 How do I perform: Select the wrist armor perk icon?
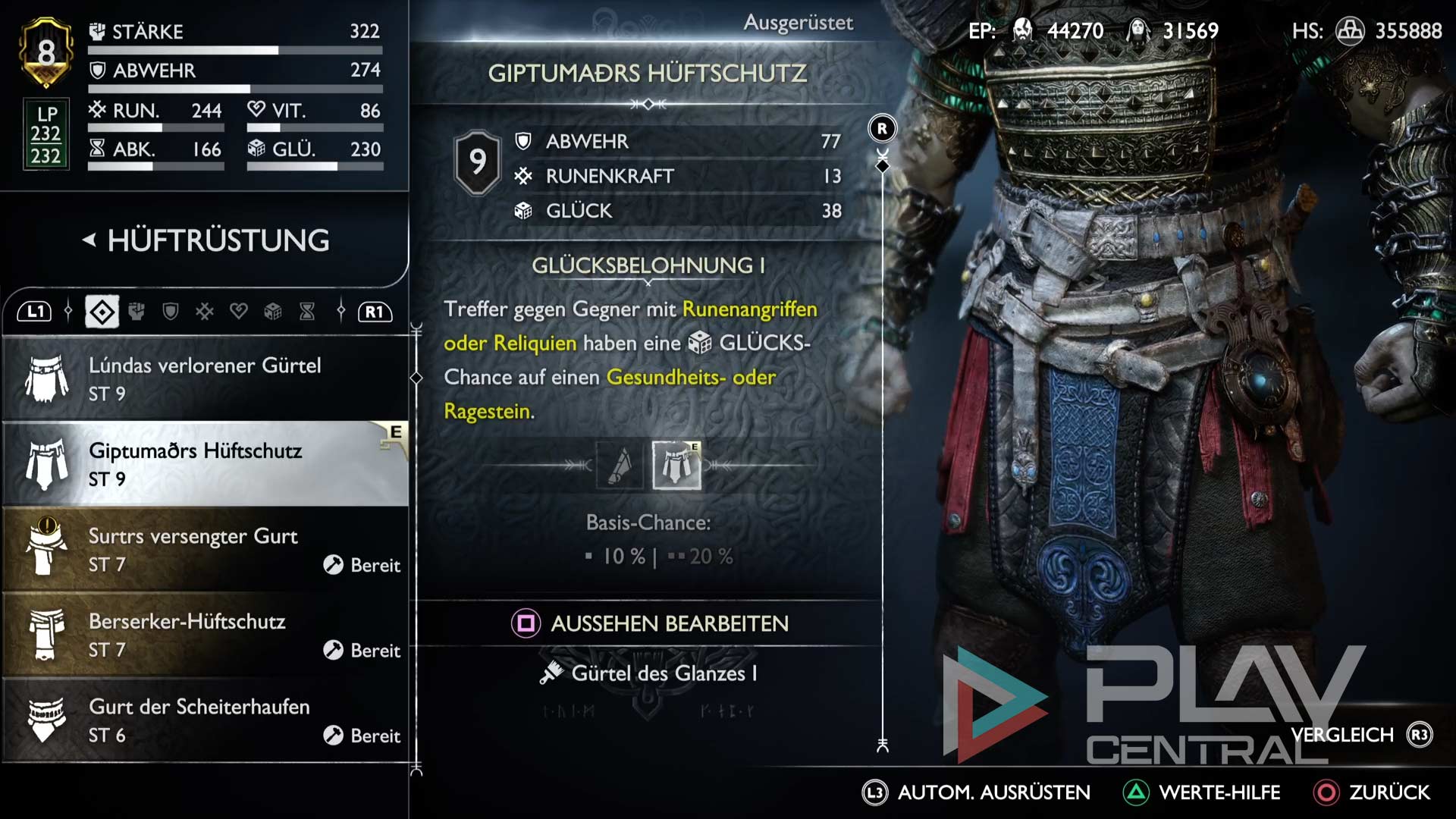coord(620,465)
